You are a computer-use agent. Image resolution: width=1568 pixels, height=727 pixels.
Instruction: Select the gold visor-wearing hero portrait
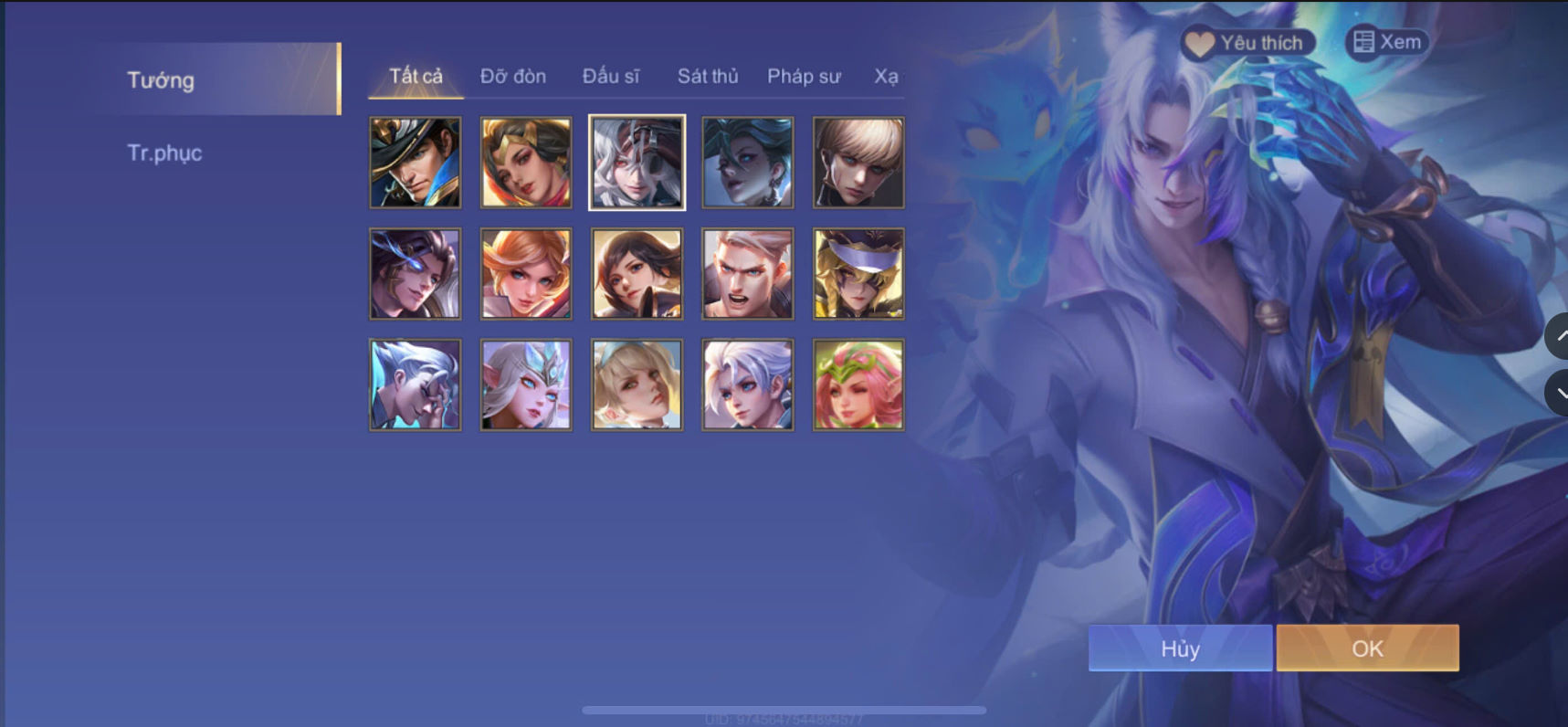858,273
